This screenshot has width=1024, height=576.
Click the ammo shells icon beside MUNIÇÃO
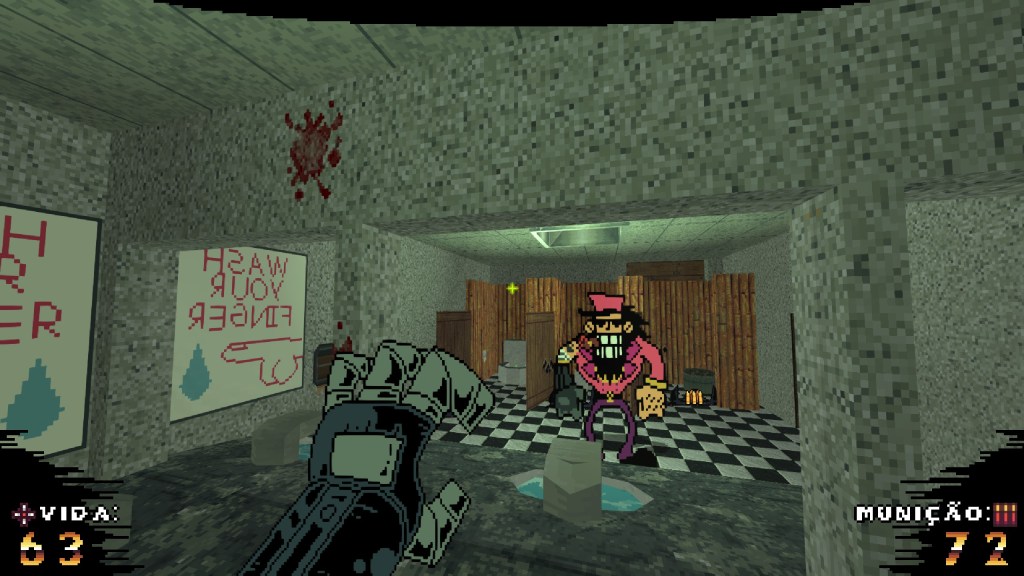(1004, 514)
